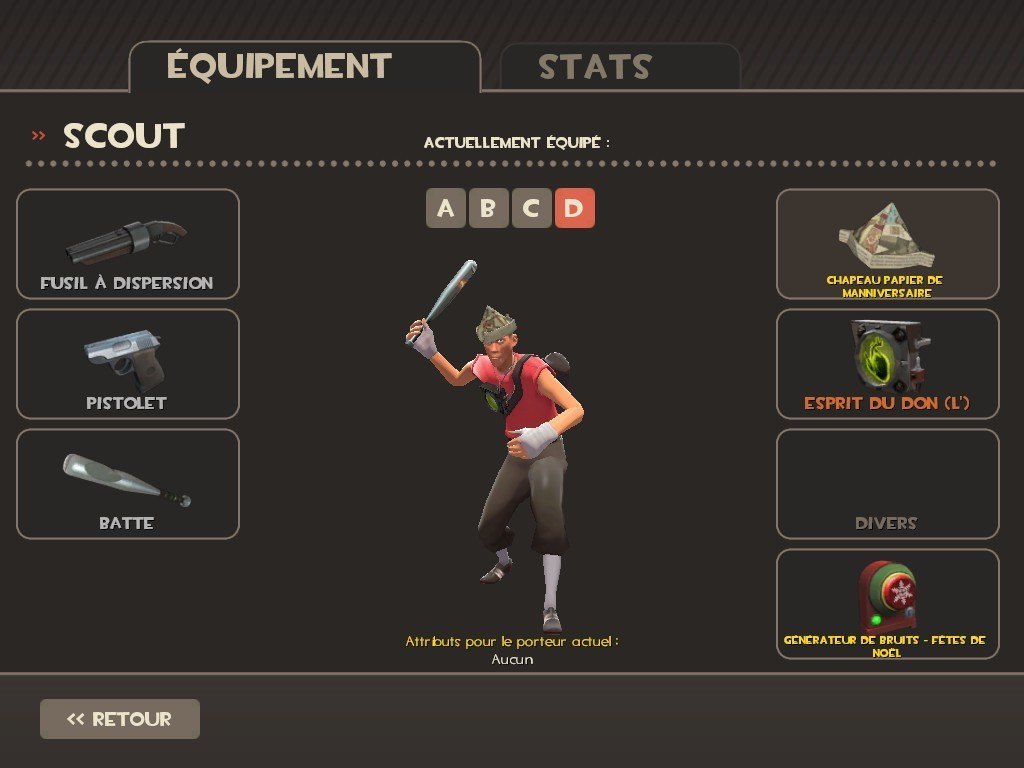Select loadout preset A

tap(445, 209)
